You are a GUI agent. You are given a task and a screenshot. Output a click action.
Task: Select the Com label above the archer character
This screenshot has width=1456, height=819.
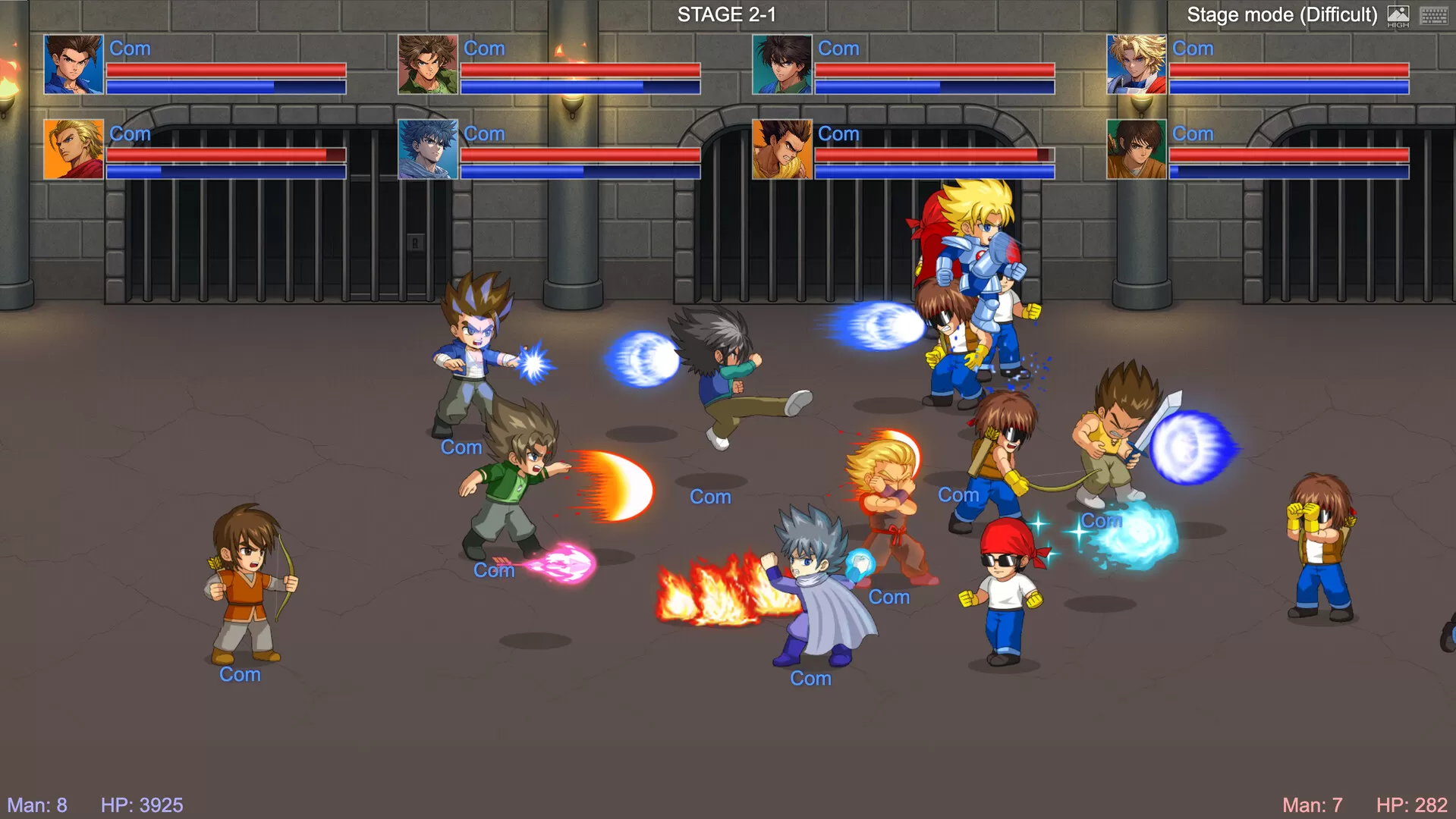(240, 674)
